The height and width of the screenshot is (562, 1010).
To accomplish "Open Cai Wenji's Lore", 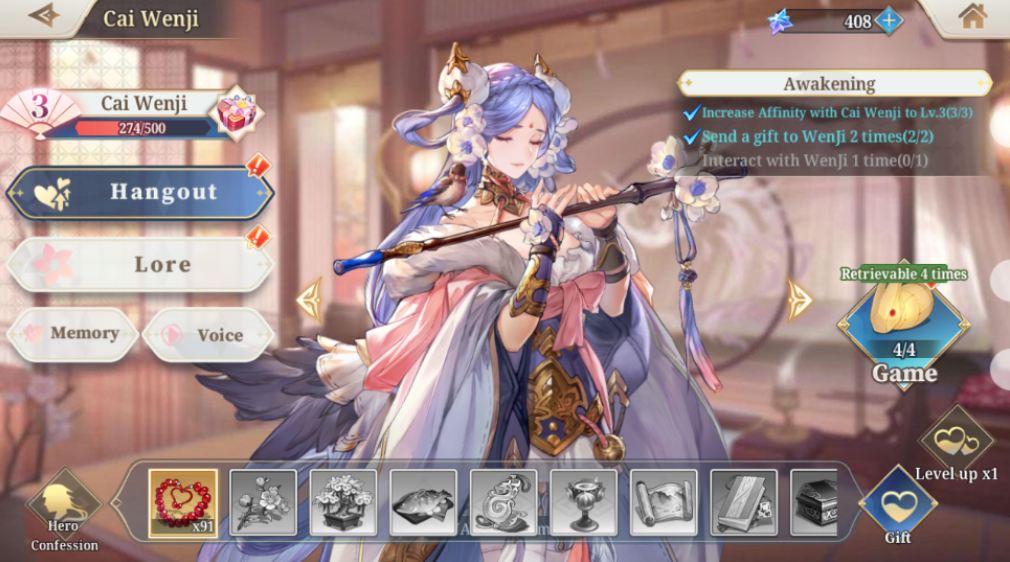I will [x=140, y=265].
